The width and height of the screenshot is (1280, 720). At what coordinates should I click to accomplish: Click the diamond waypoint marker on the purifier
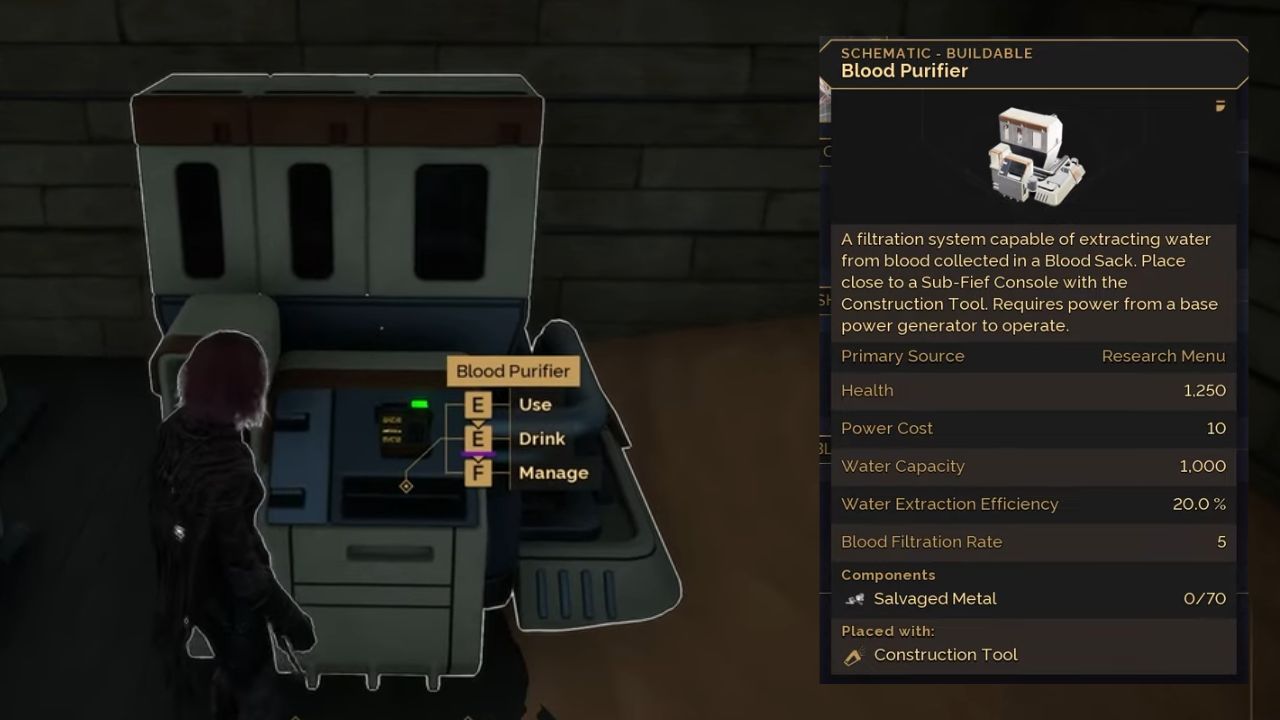(407, 487)
